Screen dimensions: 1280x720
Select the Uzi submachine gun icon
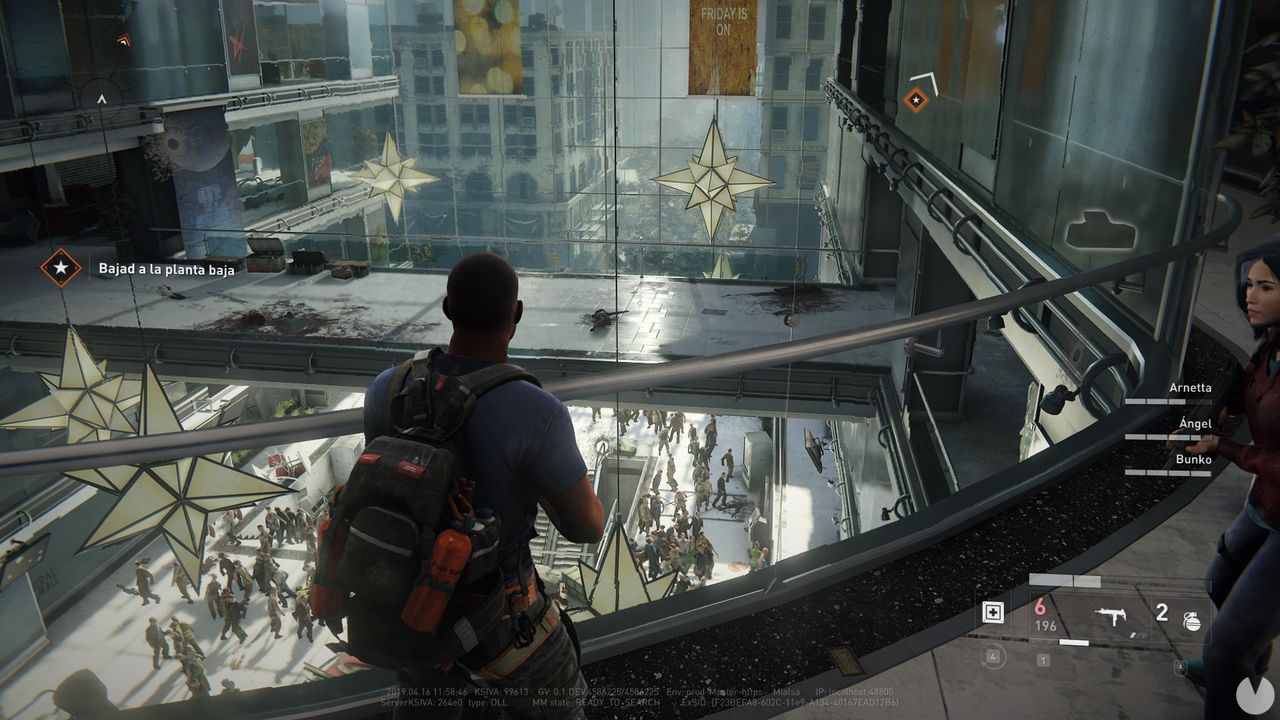click(1111, 615)
